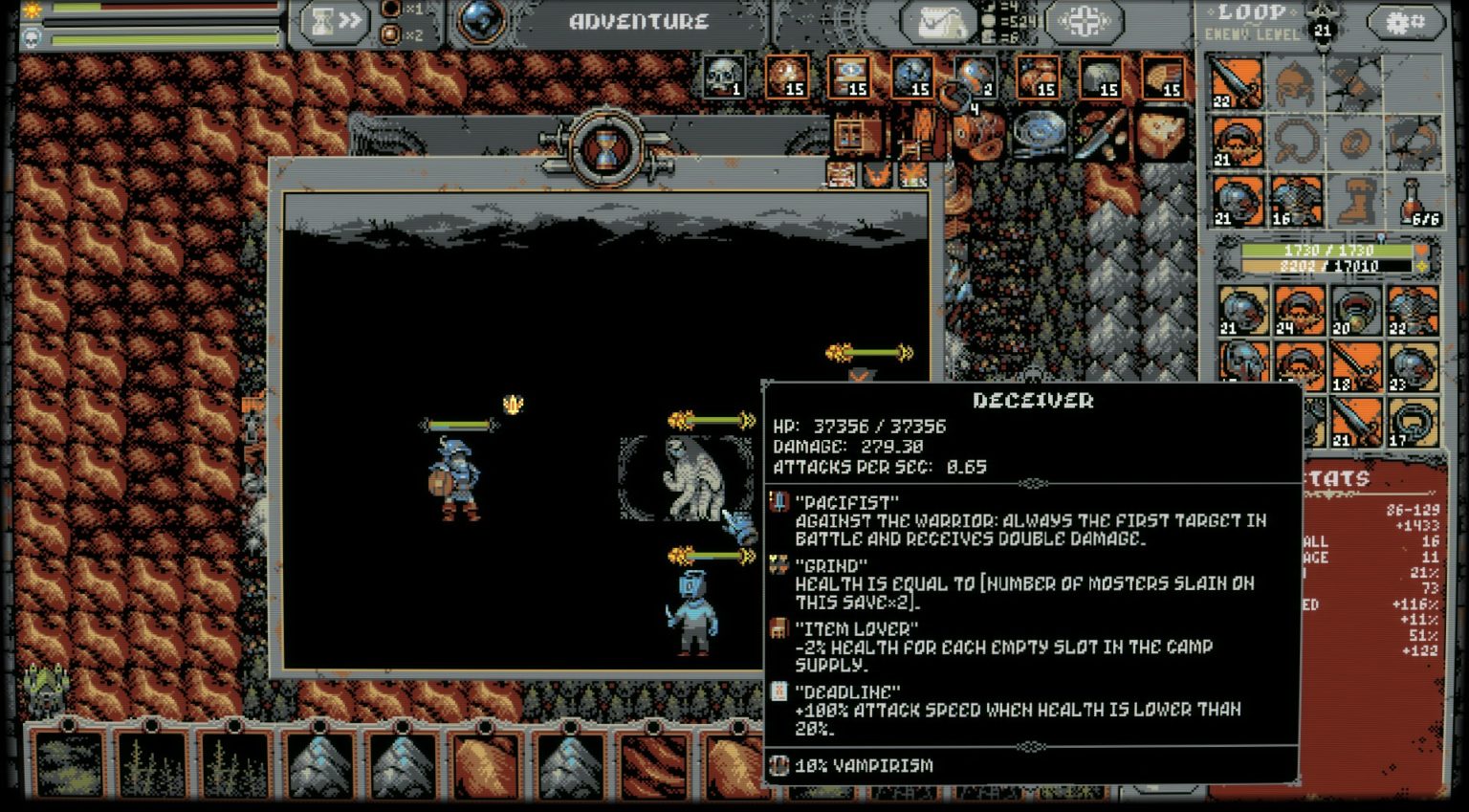Click the wardrobe furniture tile under the supply row
1469x812 pixels.
pos(856,136)
